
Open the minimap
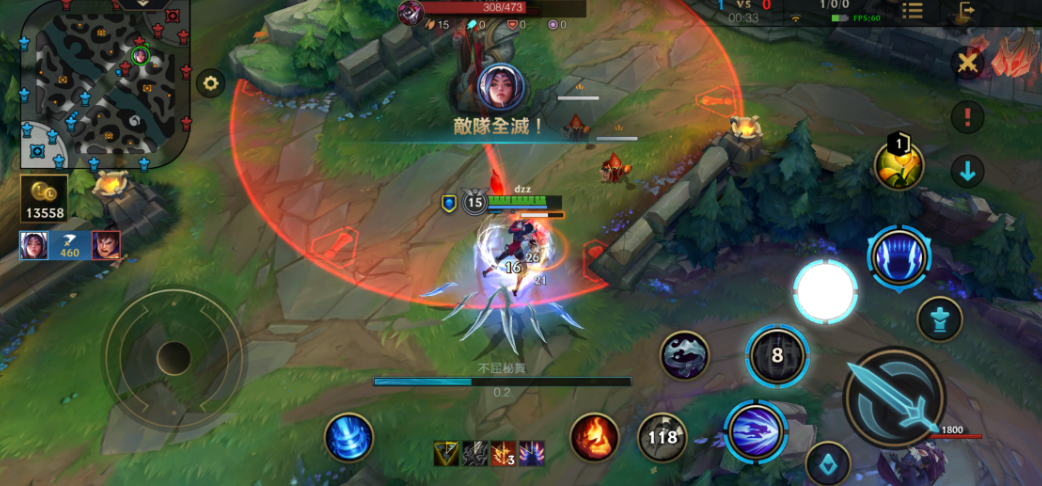pos(105,83)
